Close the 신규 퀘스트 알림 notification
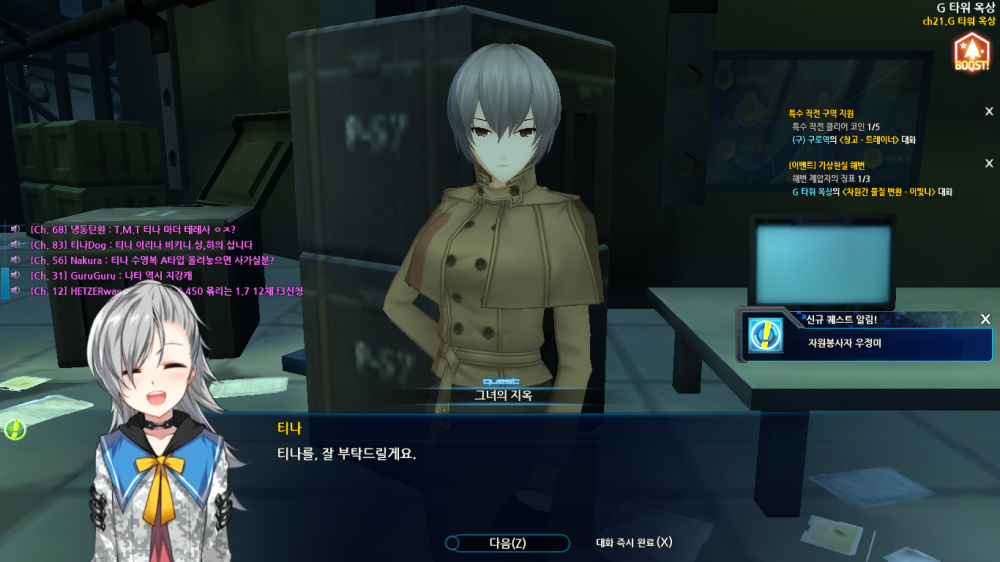The image size is (1000, 562). 985,319
